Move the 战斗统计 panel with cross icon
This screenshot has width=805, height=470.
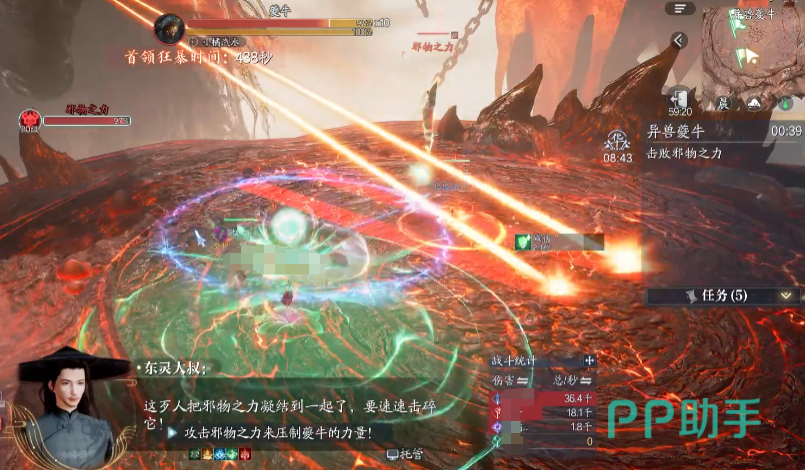pos(590,360)
